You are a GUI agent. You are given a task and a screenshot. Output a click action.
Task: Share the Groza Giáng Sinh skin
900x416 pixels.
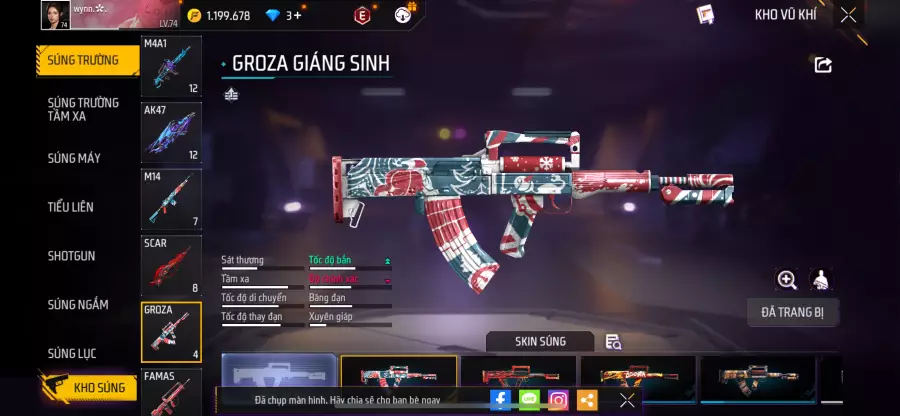[x=823, y=65]
